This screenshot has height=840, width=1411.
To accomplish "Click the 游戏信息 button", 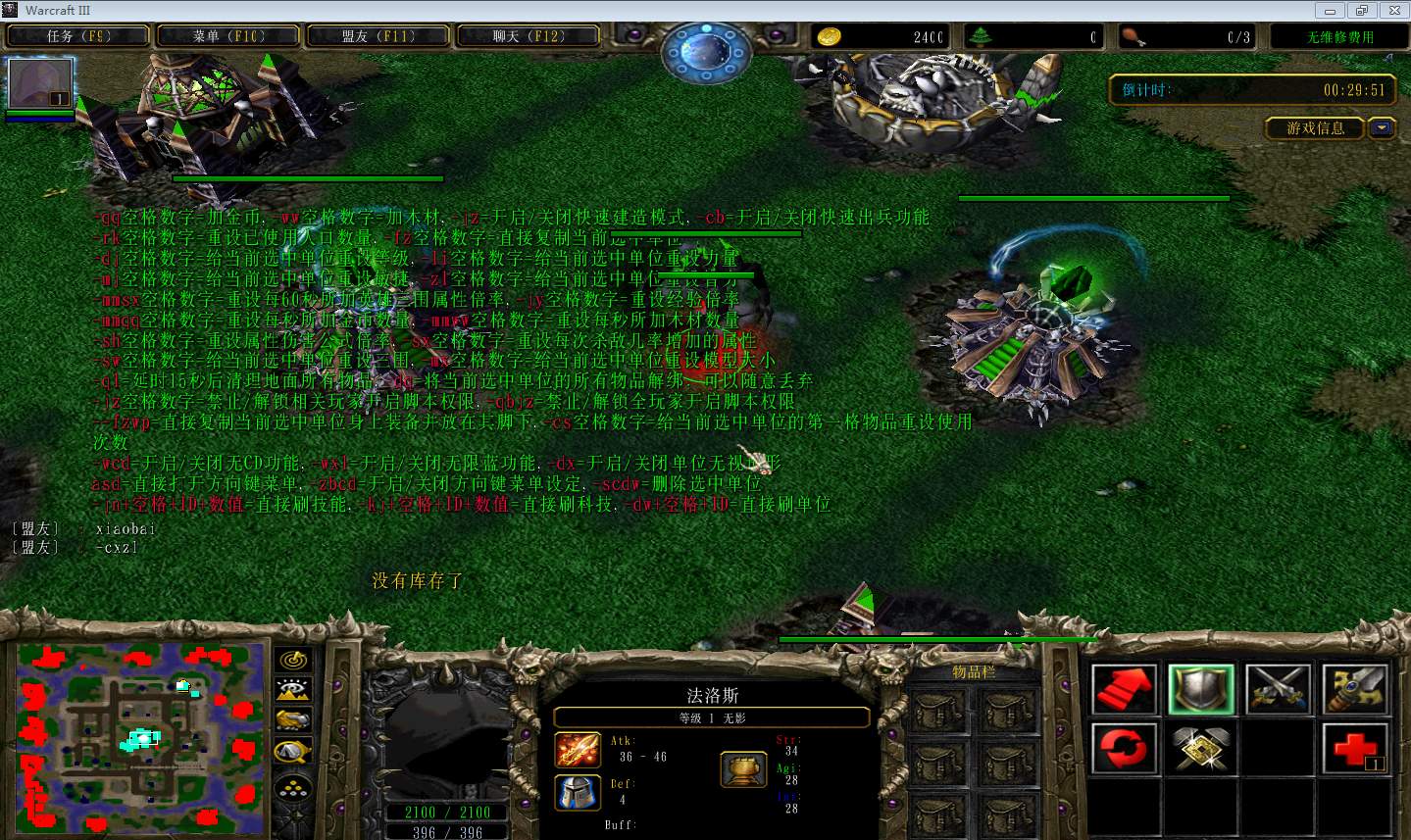I will click(1315, 128).
